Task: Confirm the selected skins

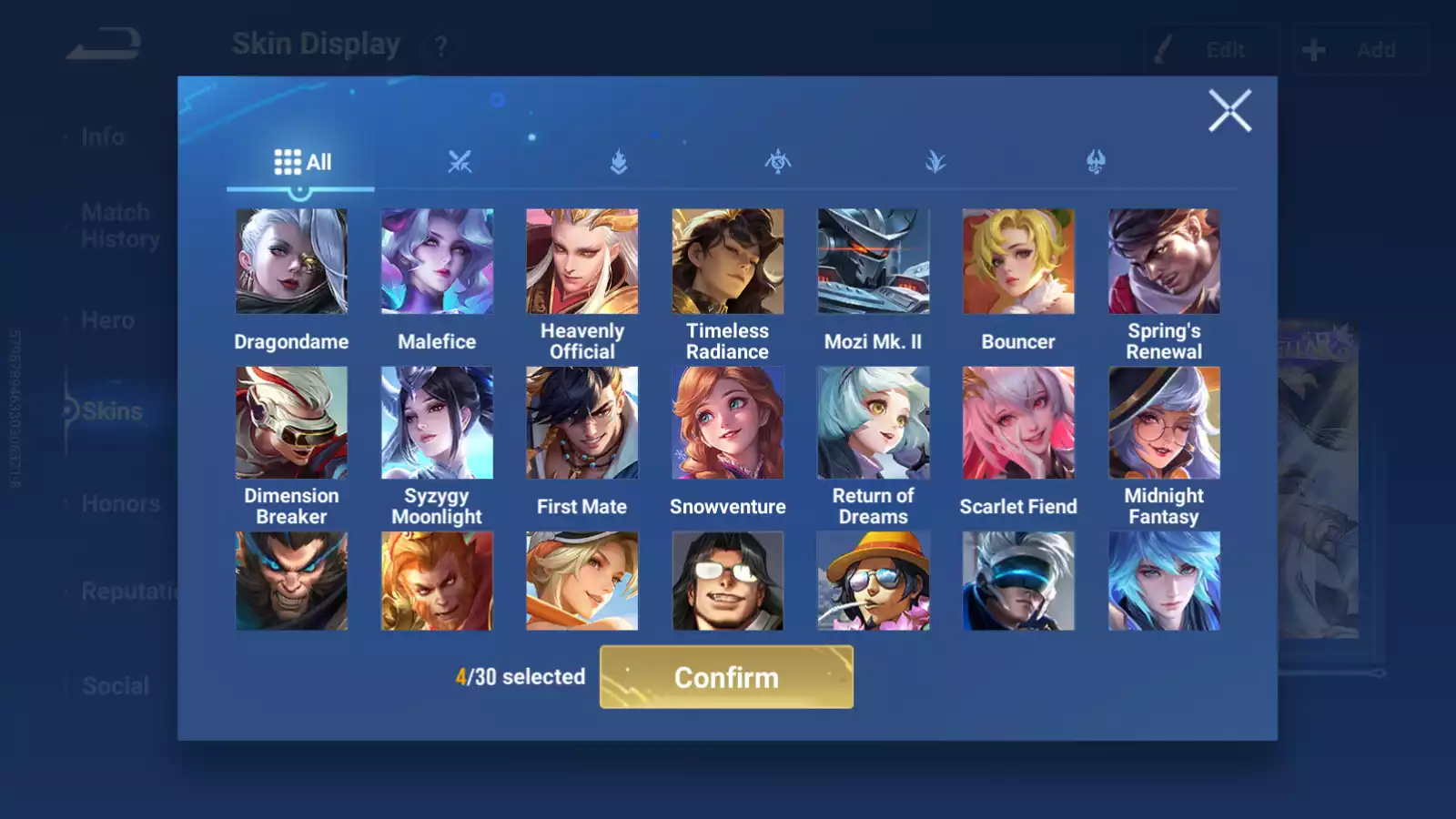Action: click(726, 677)
